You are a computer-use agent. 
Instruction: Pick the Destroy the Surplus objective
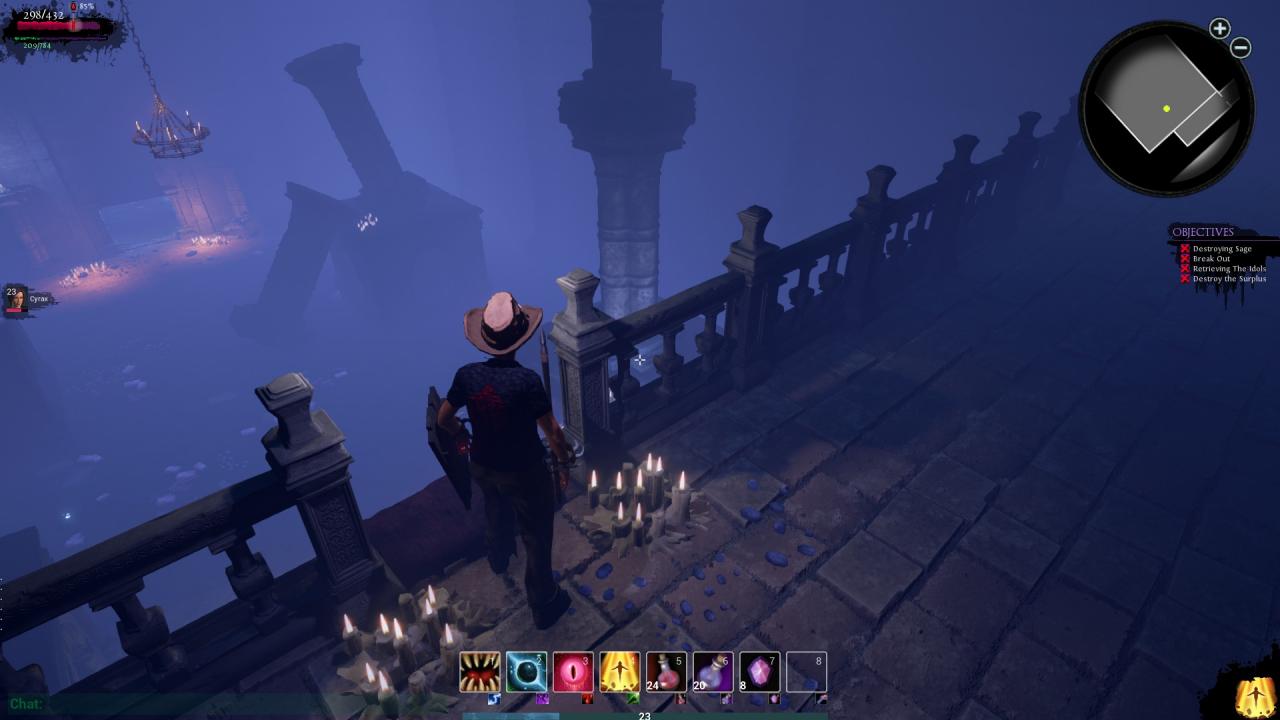[x=1228, y=279]
